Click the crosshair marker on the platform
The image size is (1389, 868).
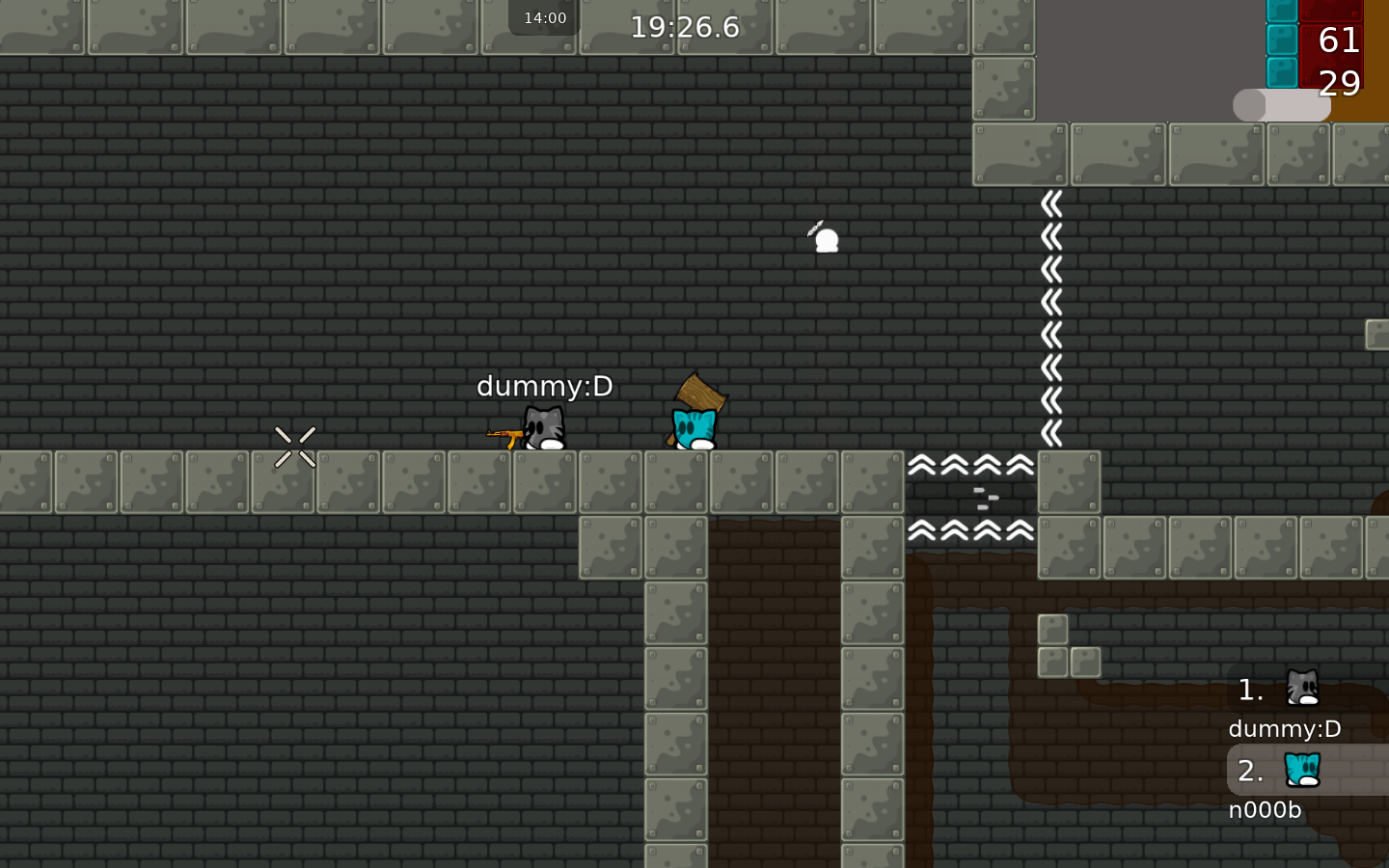pos(296,446)
